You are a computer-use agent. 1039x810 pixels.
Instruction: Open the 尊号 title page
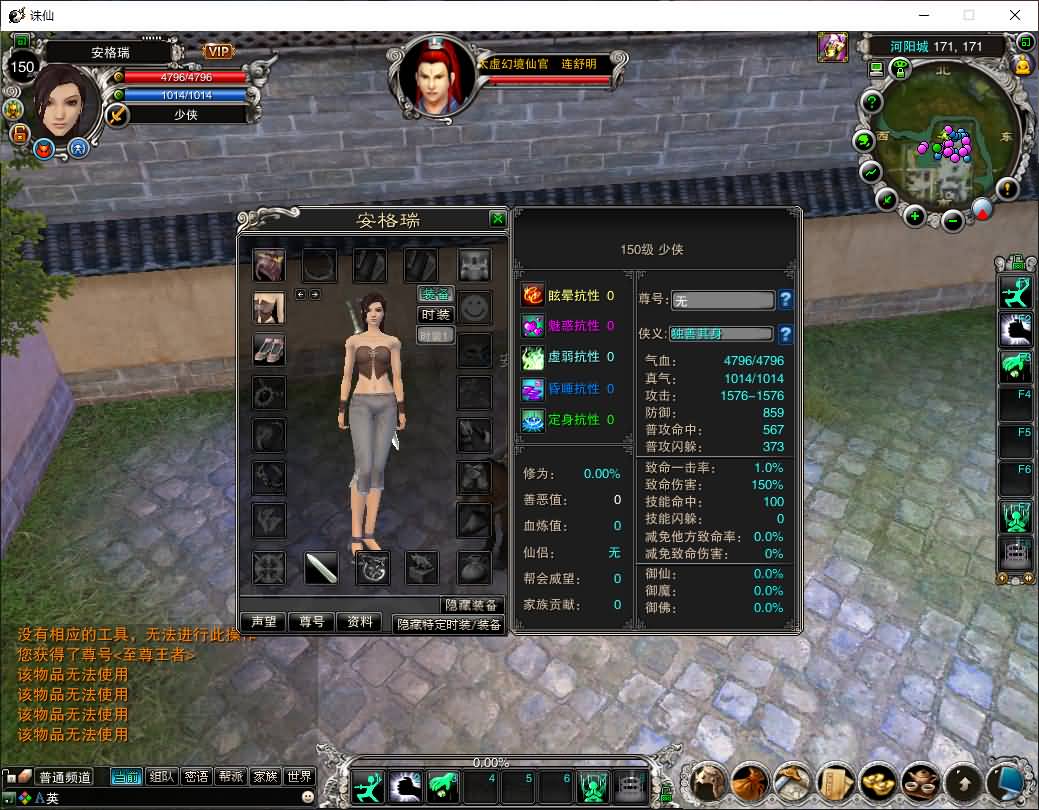[312, 622]
